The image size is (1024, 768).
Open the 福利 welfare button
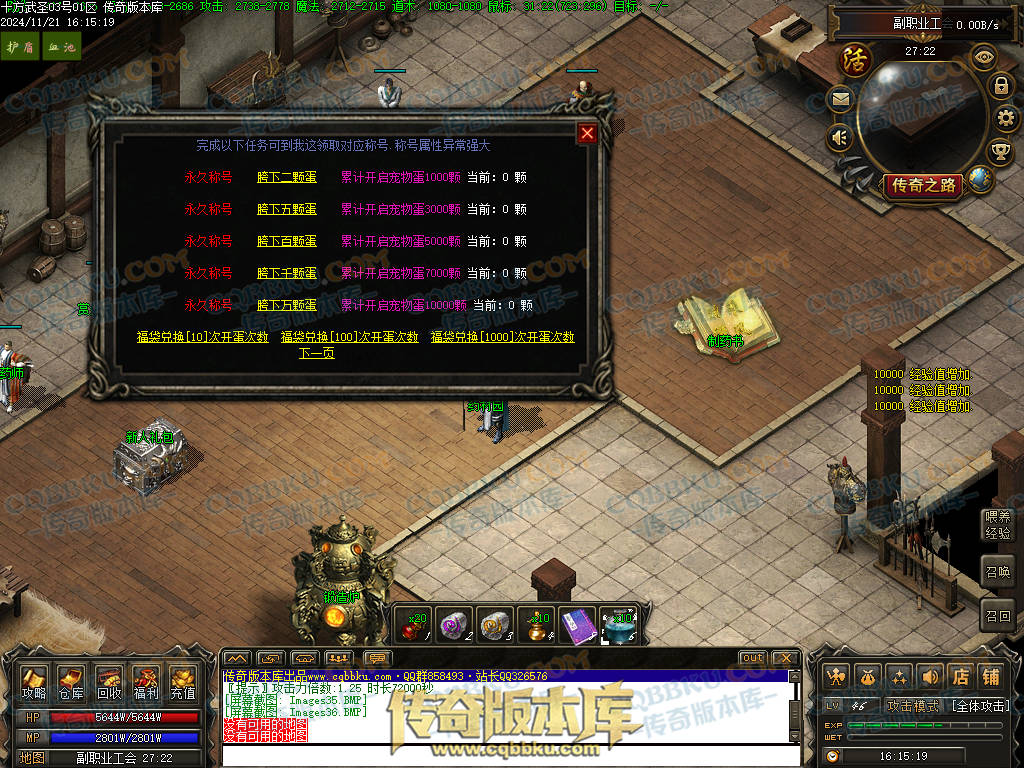[x=145, y=683]
